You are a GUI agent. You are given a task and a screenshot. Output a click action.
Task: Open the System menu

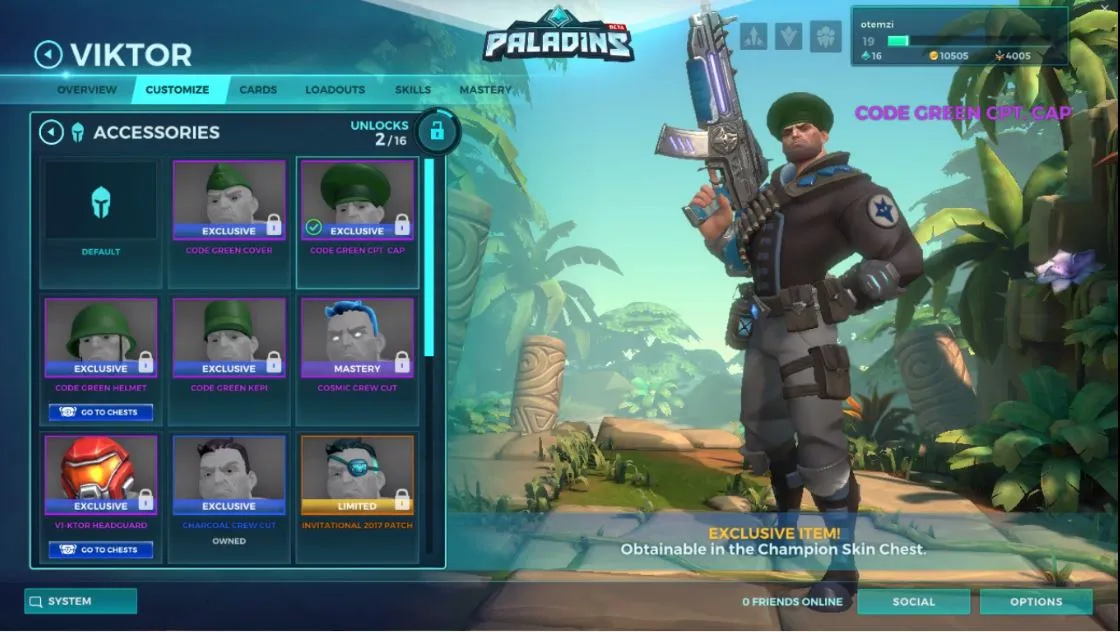coord(81,601)
